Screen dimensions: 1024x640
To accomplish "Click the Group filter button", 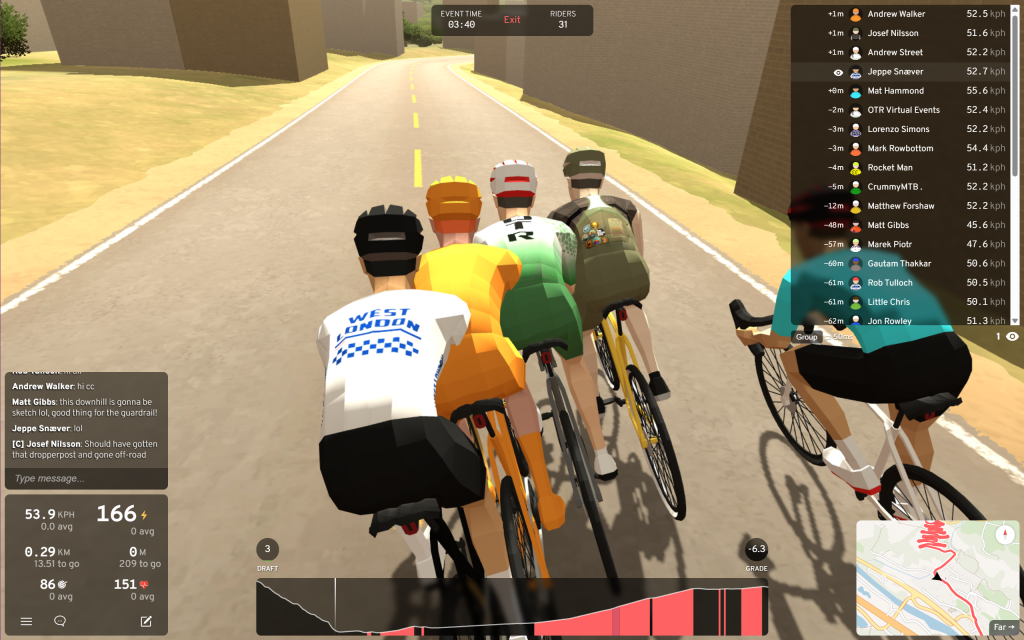I will point(807,337).
